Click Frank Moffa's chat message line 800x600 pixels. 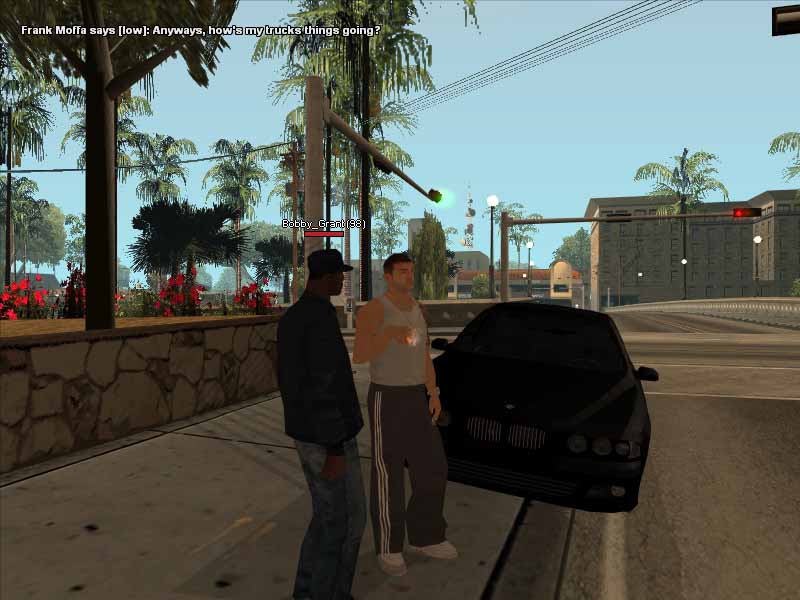(200, 30)
